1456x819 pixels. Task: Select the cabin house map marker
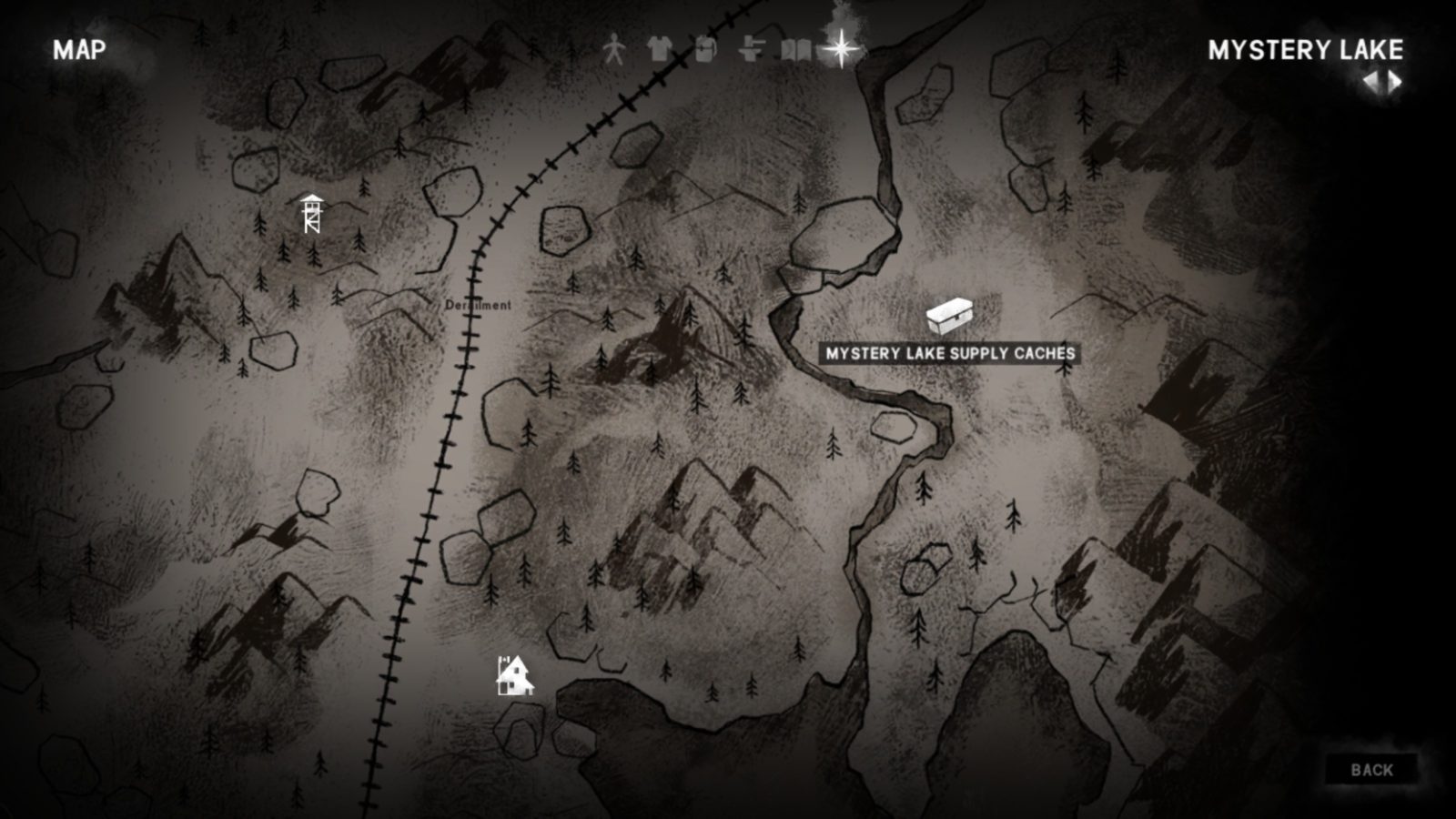514,675
